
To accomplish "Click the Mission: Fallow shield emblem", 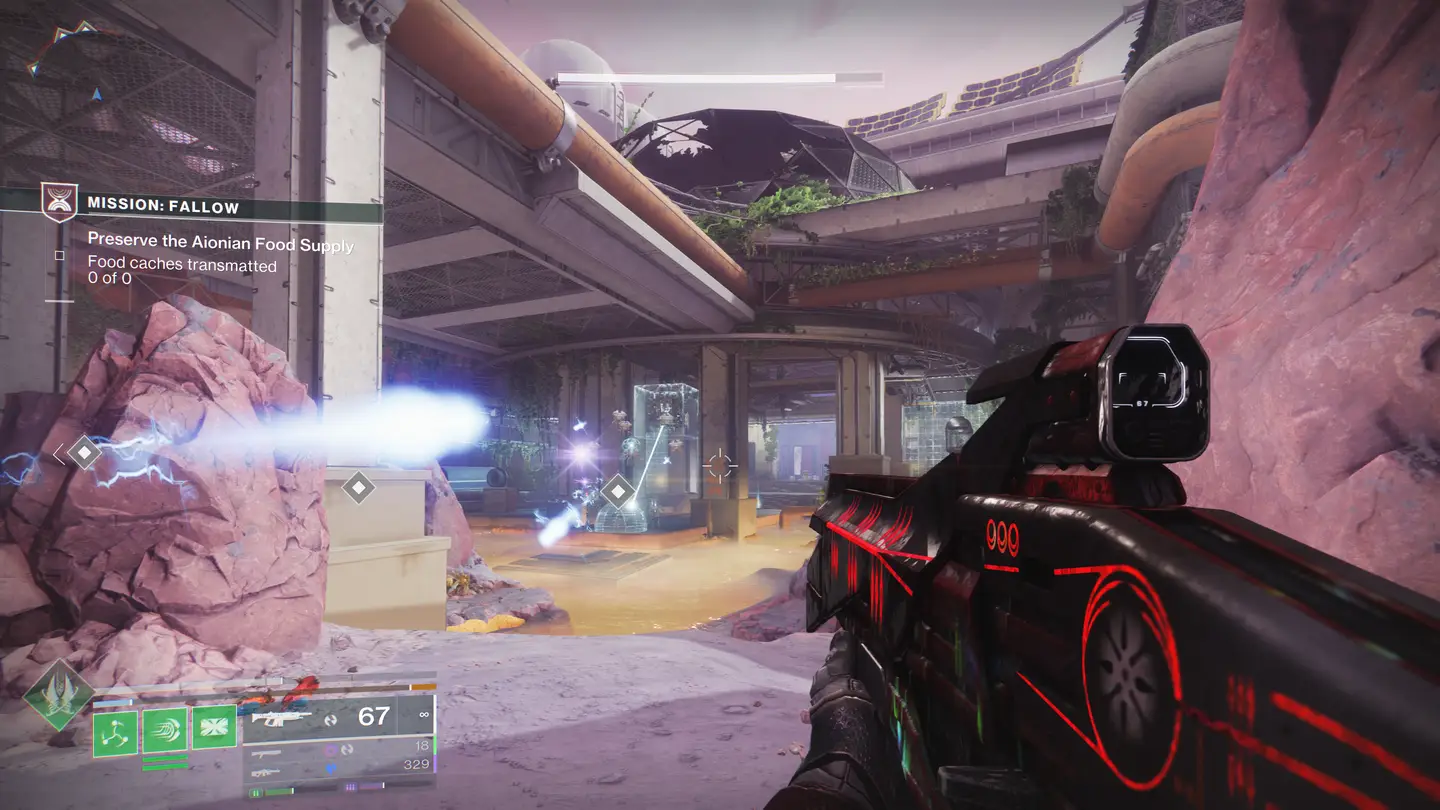I will coord(59,201).
